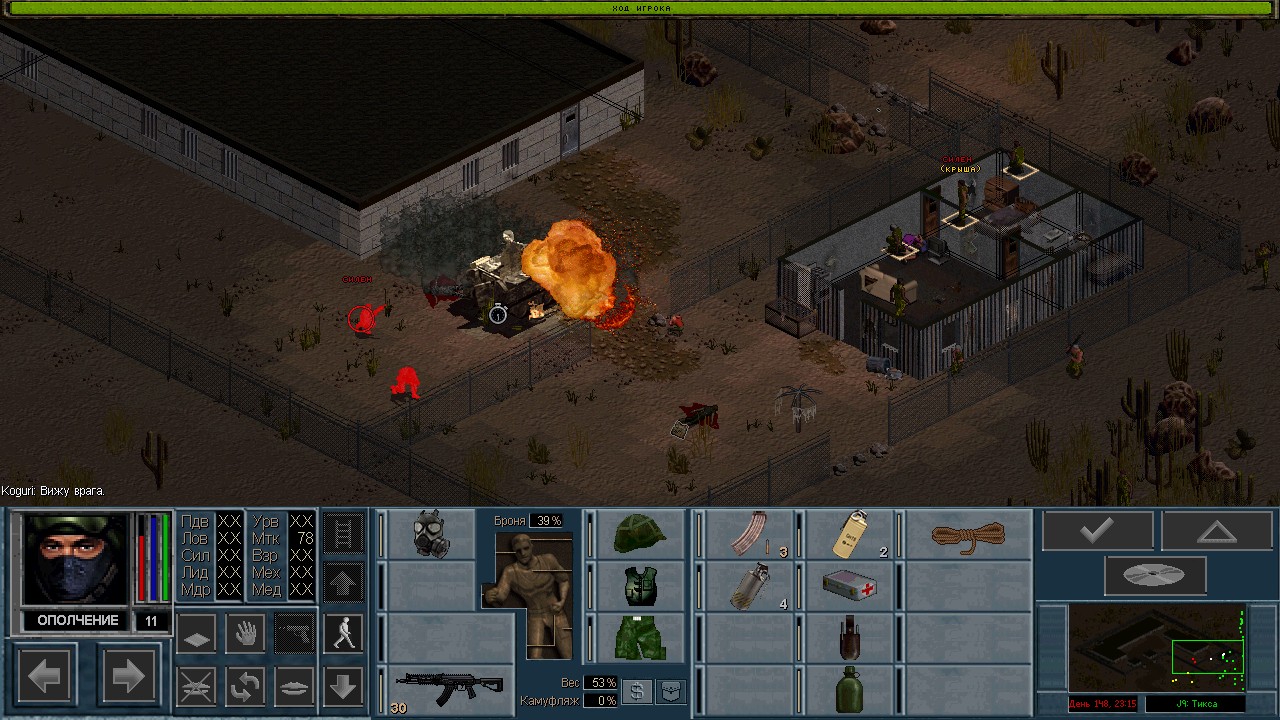1280x720 pixels.
Task: Click the tactical minimap of sector
Action: pyautogui.click(x=1156, y=648)
